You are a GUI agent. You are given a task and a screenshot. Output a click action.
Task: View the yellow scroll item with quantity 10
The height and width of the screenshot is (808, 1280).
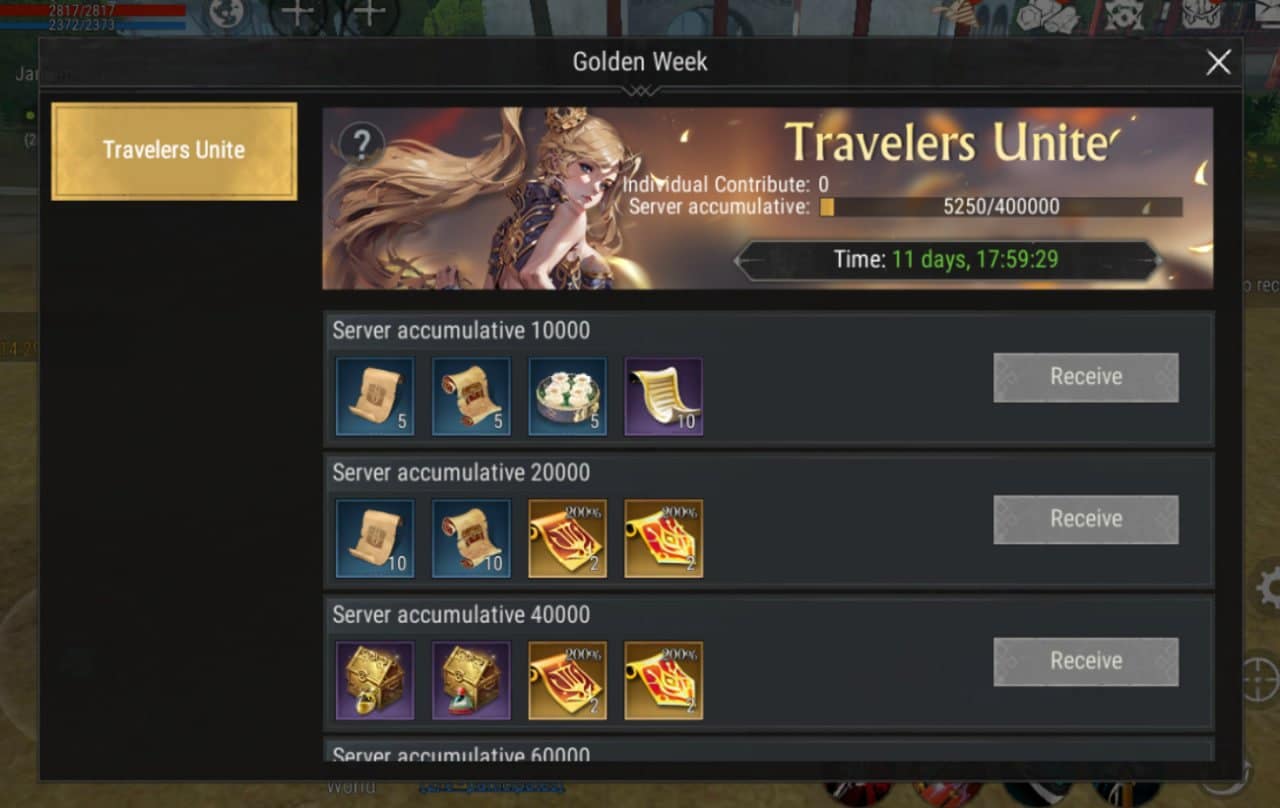664,394
